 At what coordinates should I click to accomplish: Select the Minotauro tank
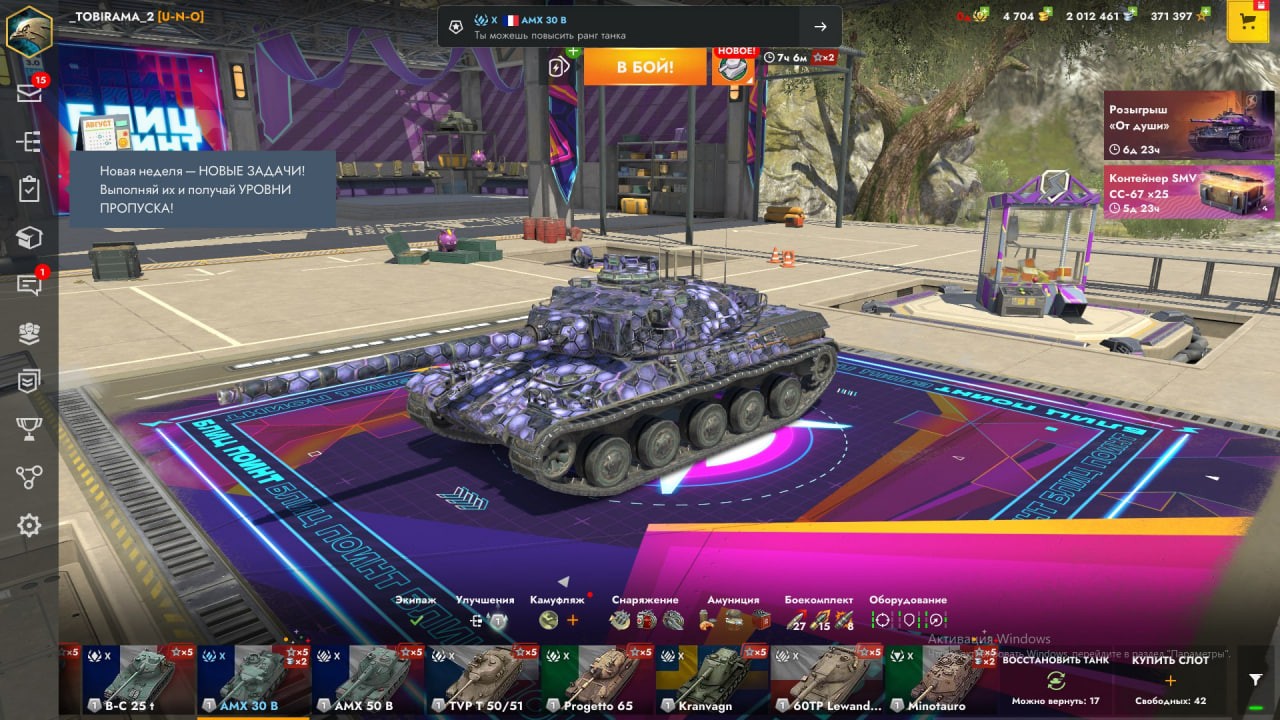point(940,678)
